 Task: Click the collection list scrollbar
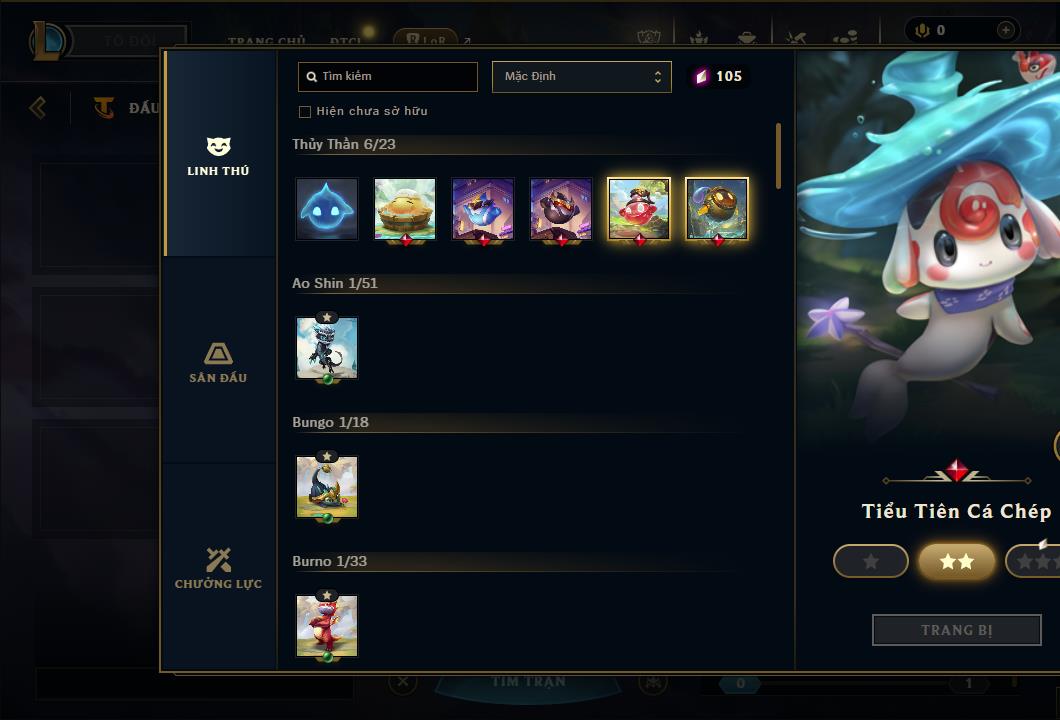pyautogui.click(x=779, y=156)
